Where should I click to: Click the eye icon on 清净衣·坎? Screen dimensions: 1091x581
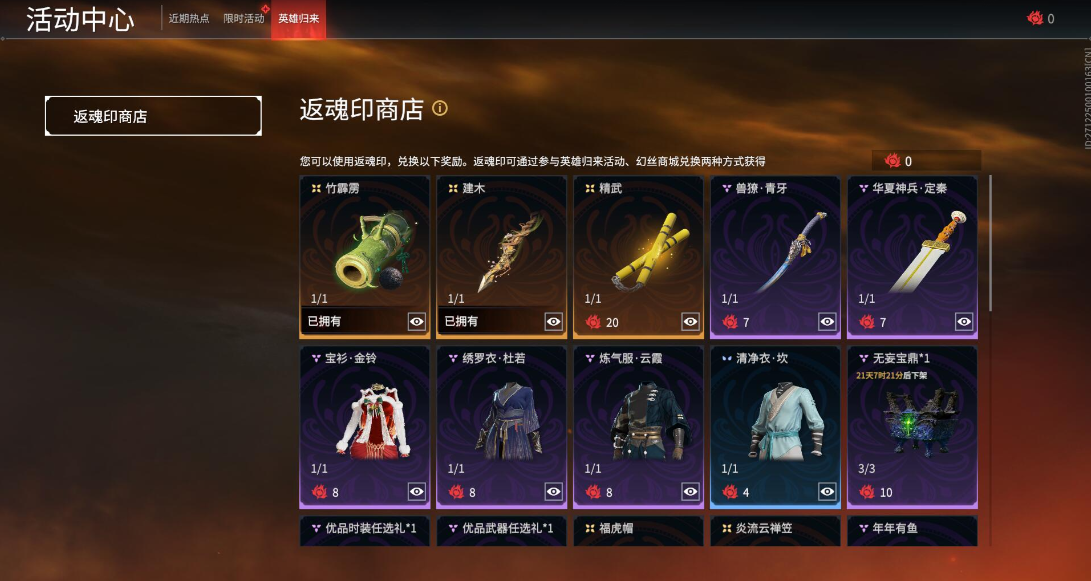(x=827, y=491)
